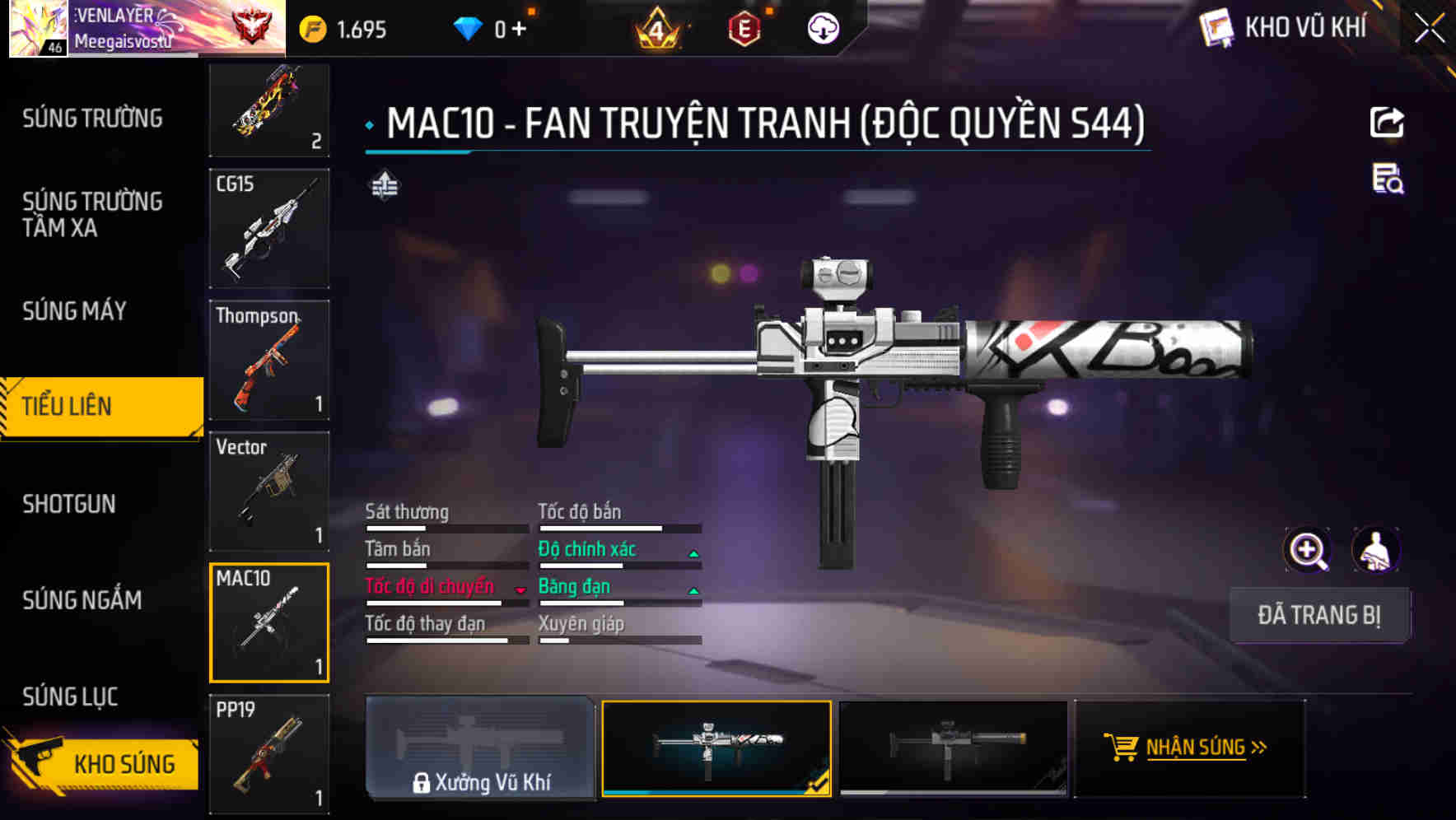This screenshot has height=820, width=1456.
Task: Select the CG15 weapon tile
Action: tap(269, 229)
